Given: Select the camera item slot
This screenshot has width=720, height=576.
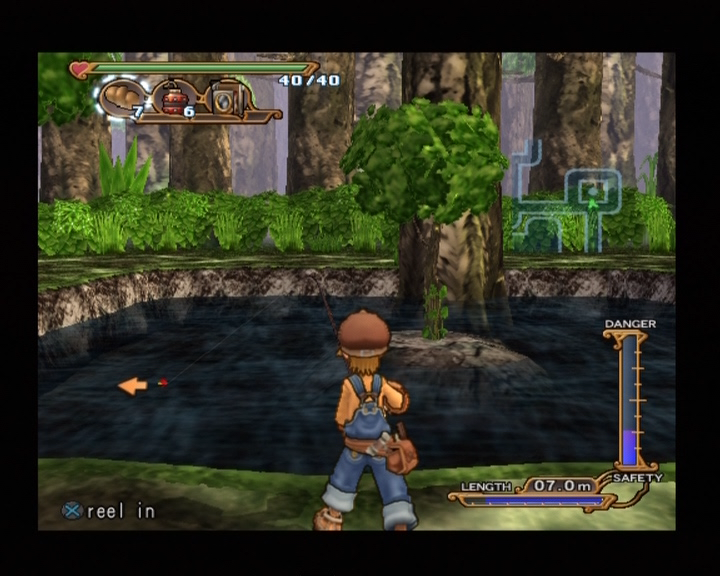Looking at the screenshot, I should (x=224, y=99).
